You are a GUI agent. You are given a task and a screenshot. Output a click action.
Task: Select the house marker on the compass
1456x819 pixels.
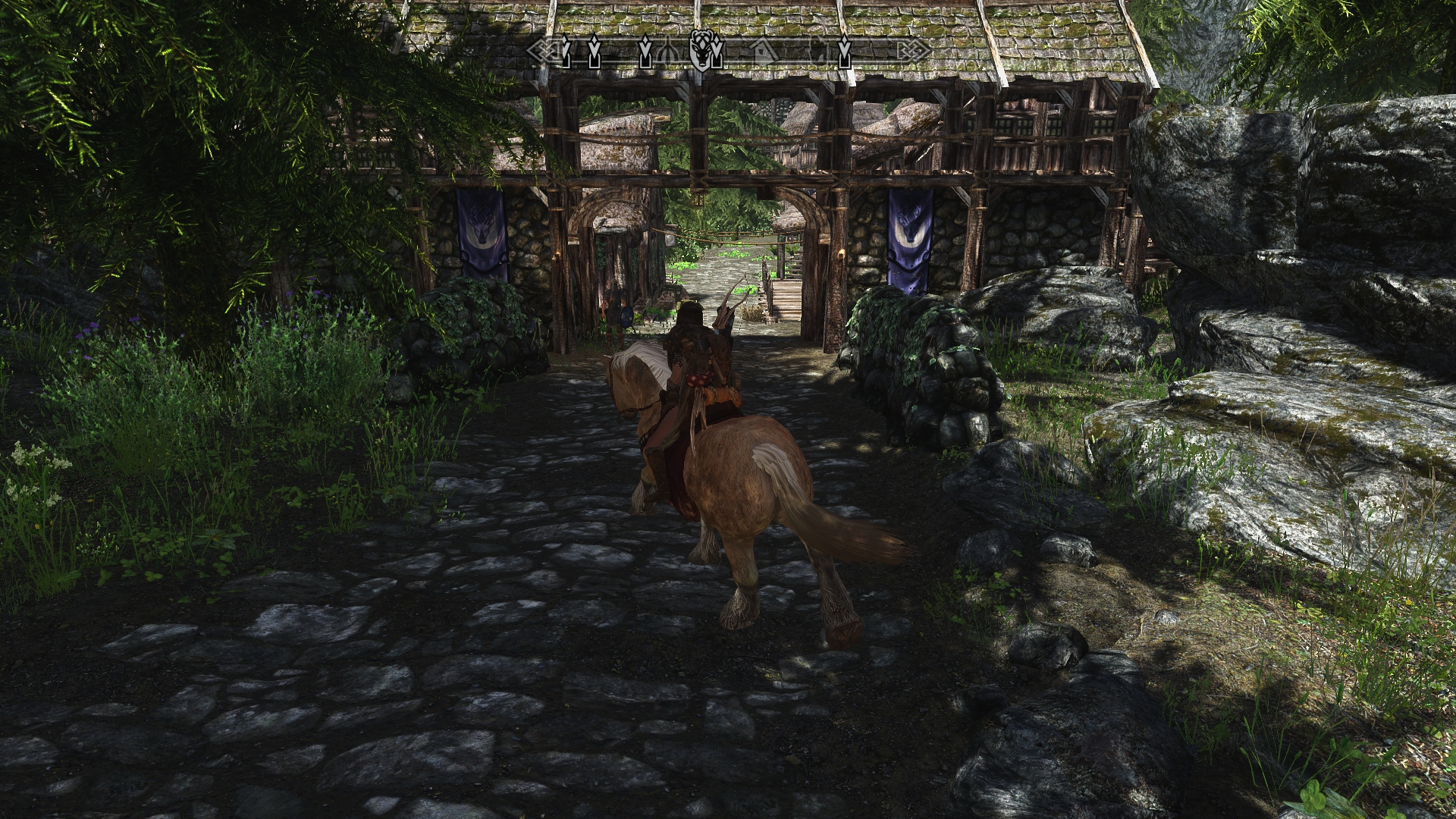[762, 51]
